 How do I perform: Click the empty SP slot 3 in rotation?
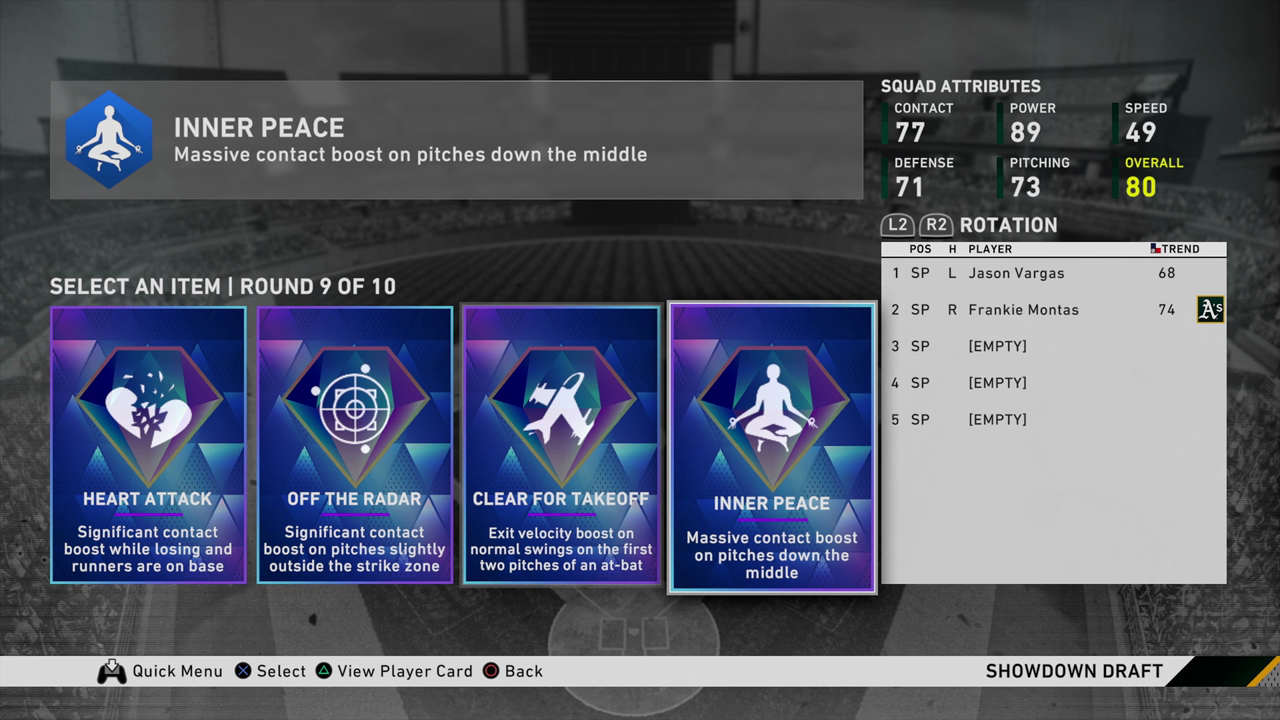point(997,346)
